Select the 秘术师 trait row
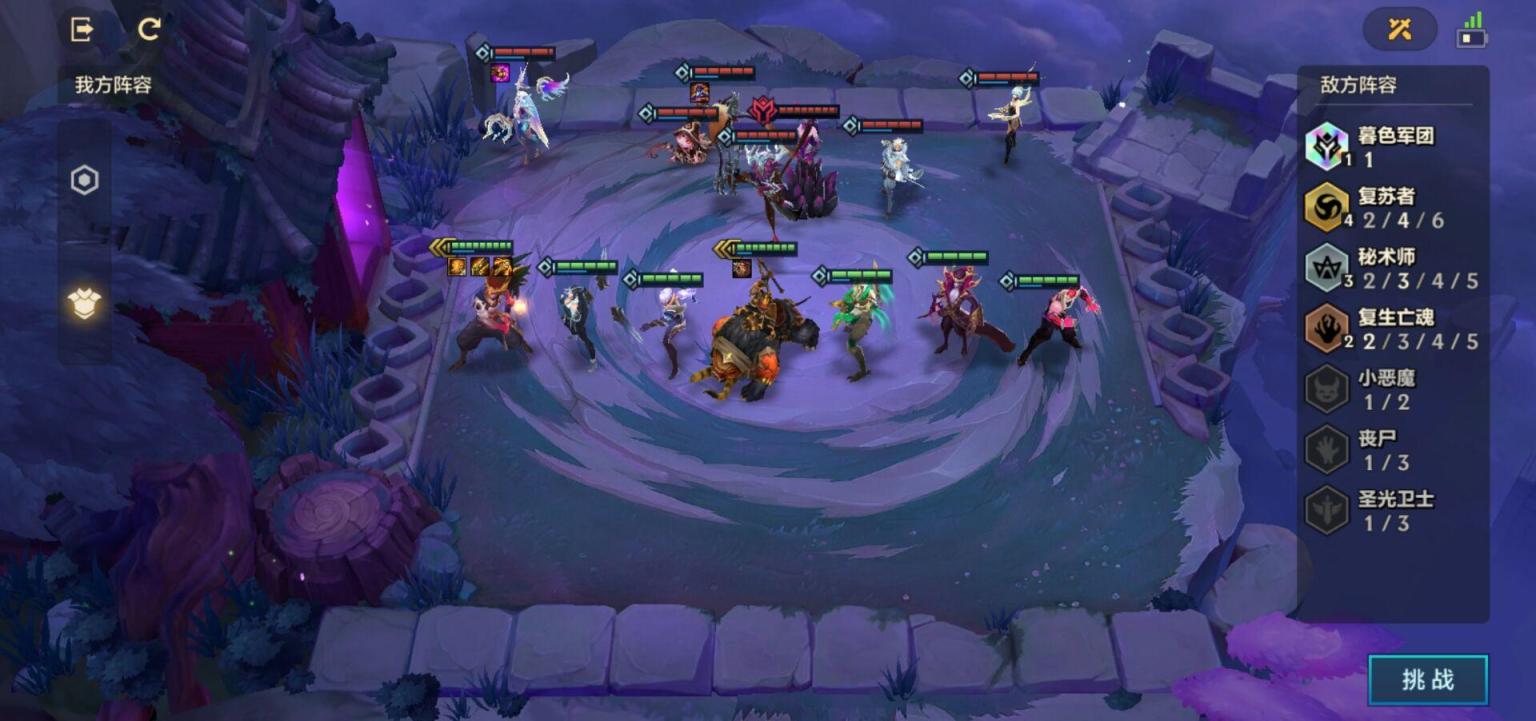This screenshot has width=1536, height=721. point(1392,268)
